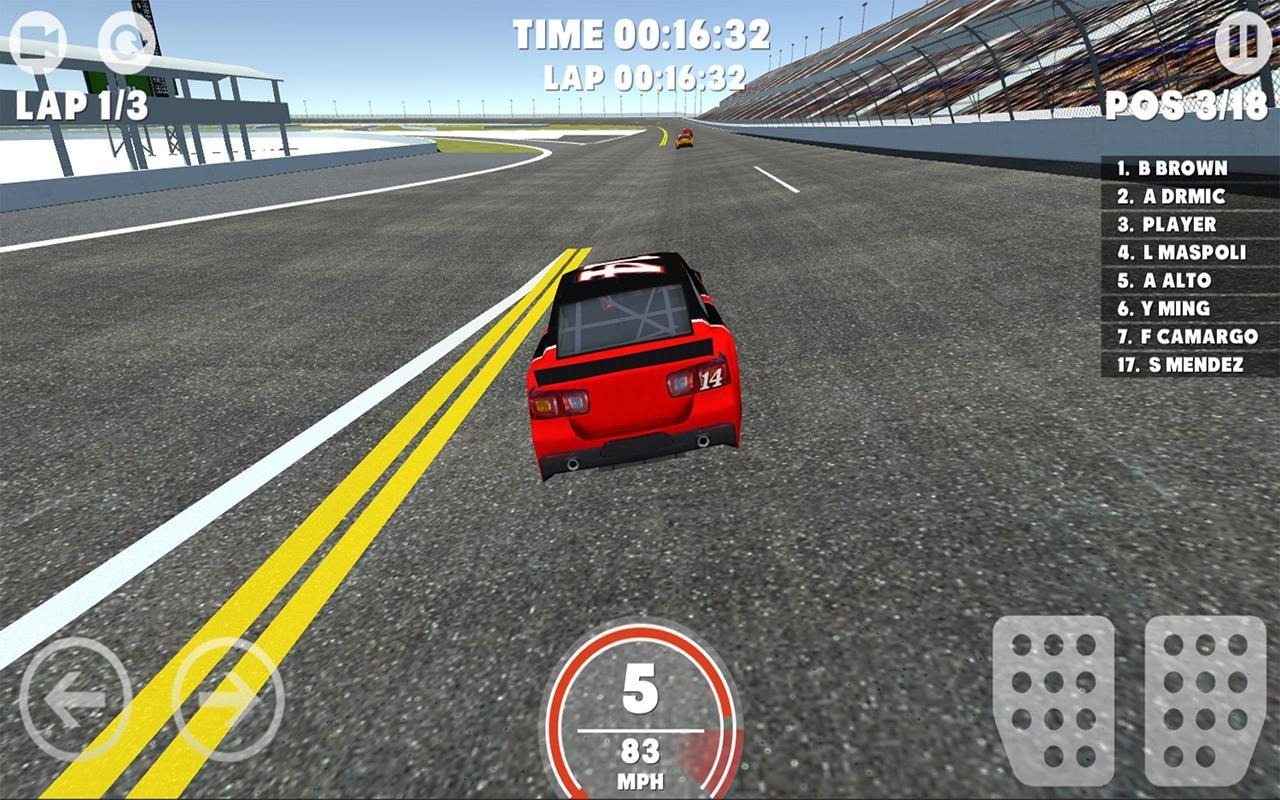Steer left with the left arrow button
This screenshot has width=1280, height=800.
(75, 699)
